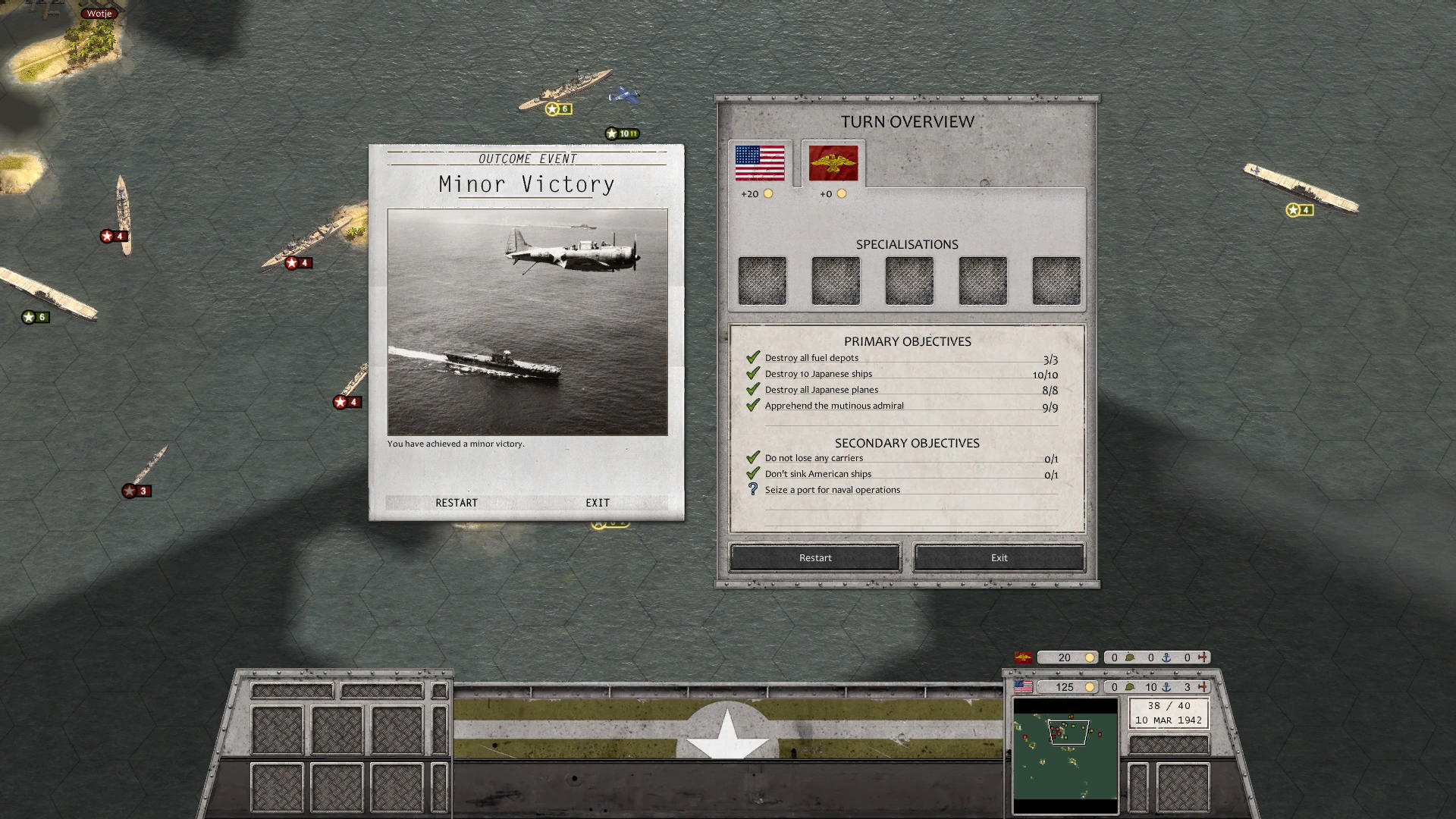Click the Wotje island label
Image resolution: width=1456 pixels, height=819 pixels.
99,13
